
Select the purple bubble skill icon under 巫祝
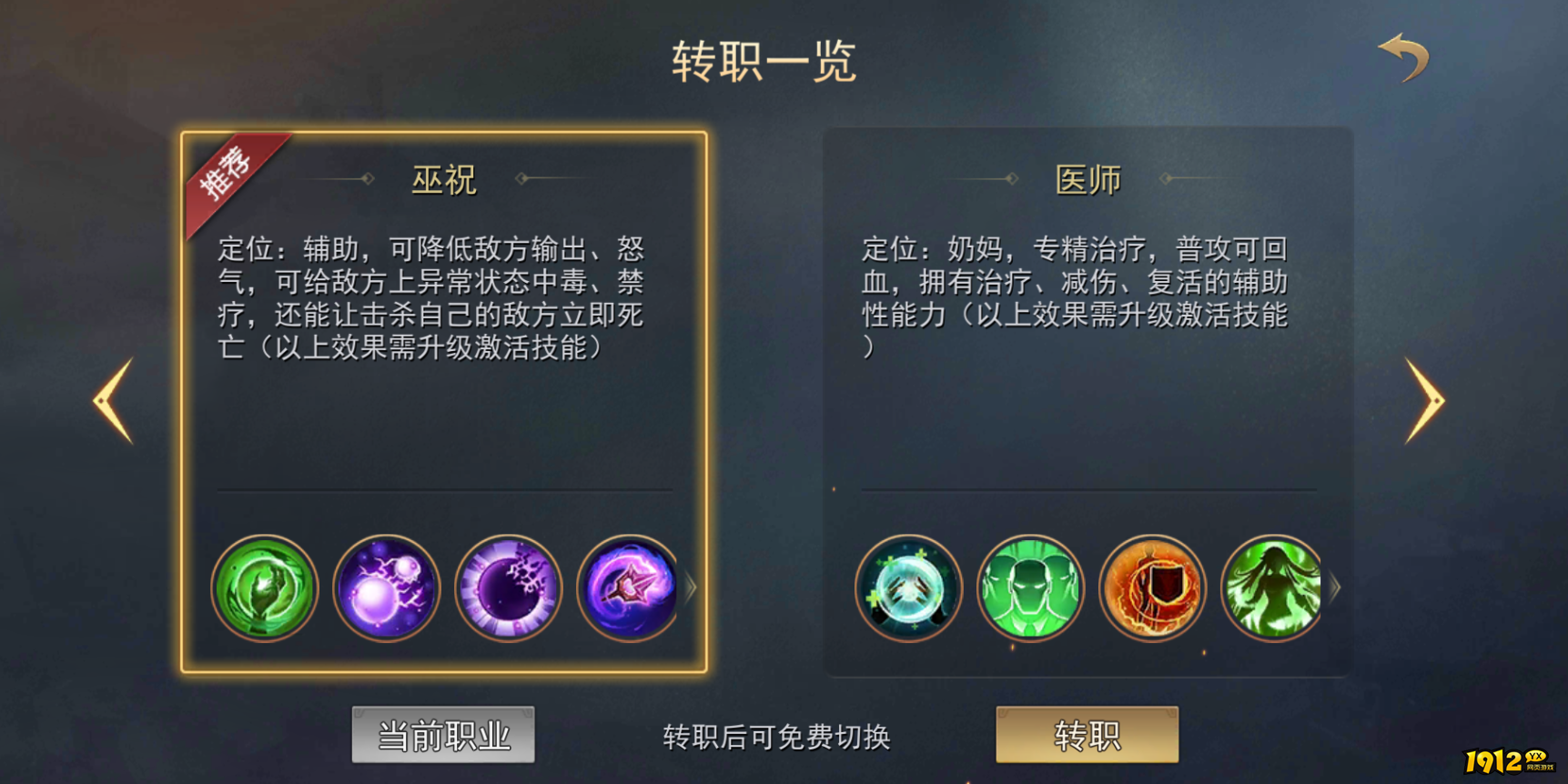[387, 588]
